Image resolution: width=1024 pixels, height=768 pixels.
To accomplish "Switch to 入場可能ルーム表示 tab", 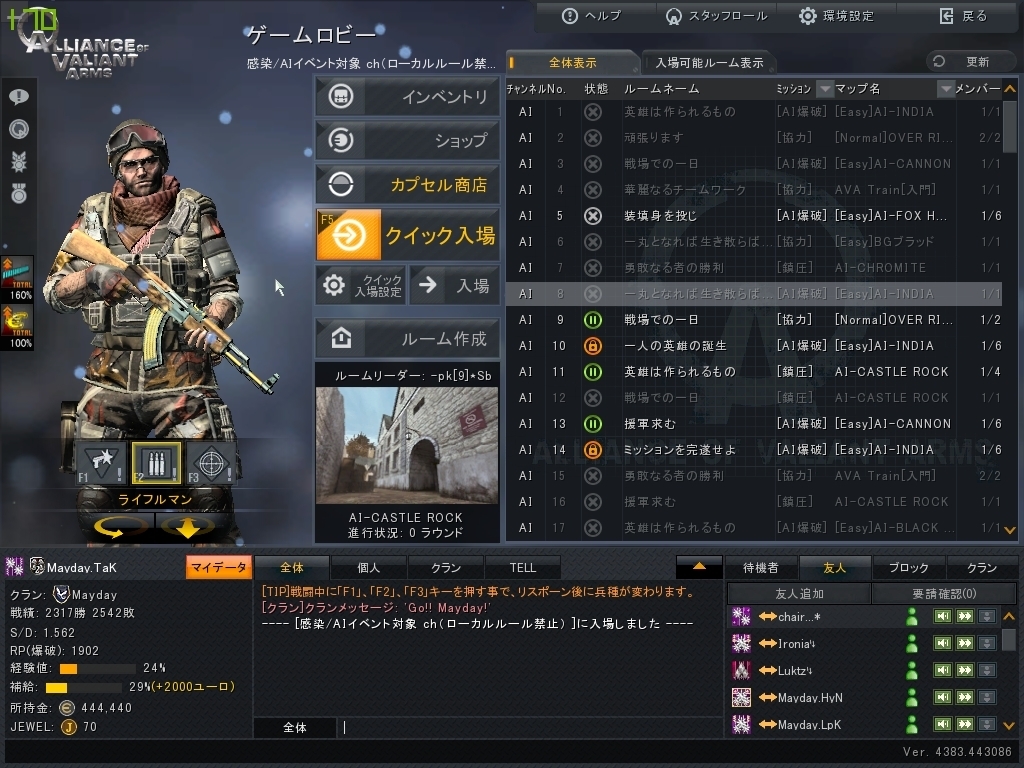I will click(709, 63).
